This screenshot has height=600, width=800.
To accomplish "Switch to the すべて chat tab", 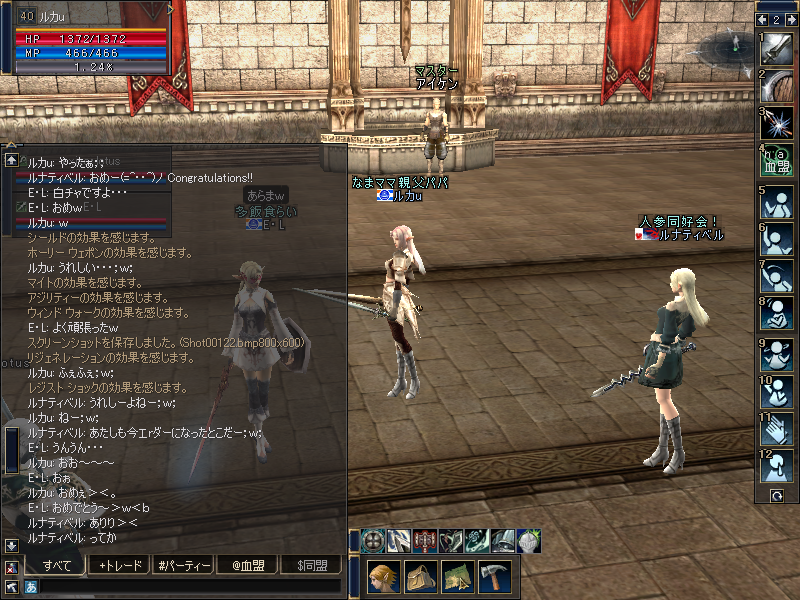I will click(56, 565).
